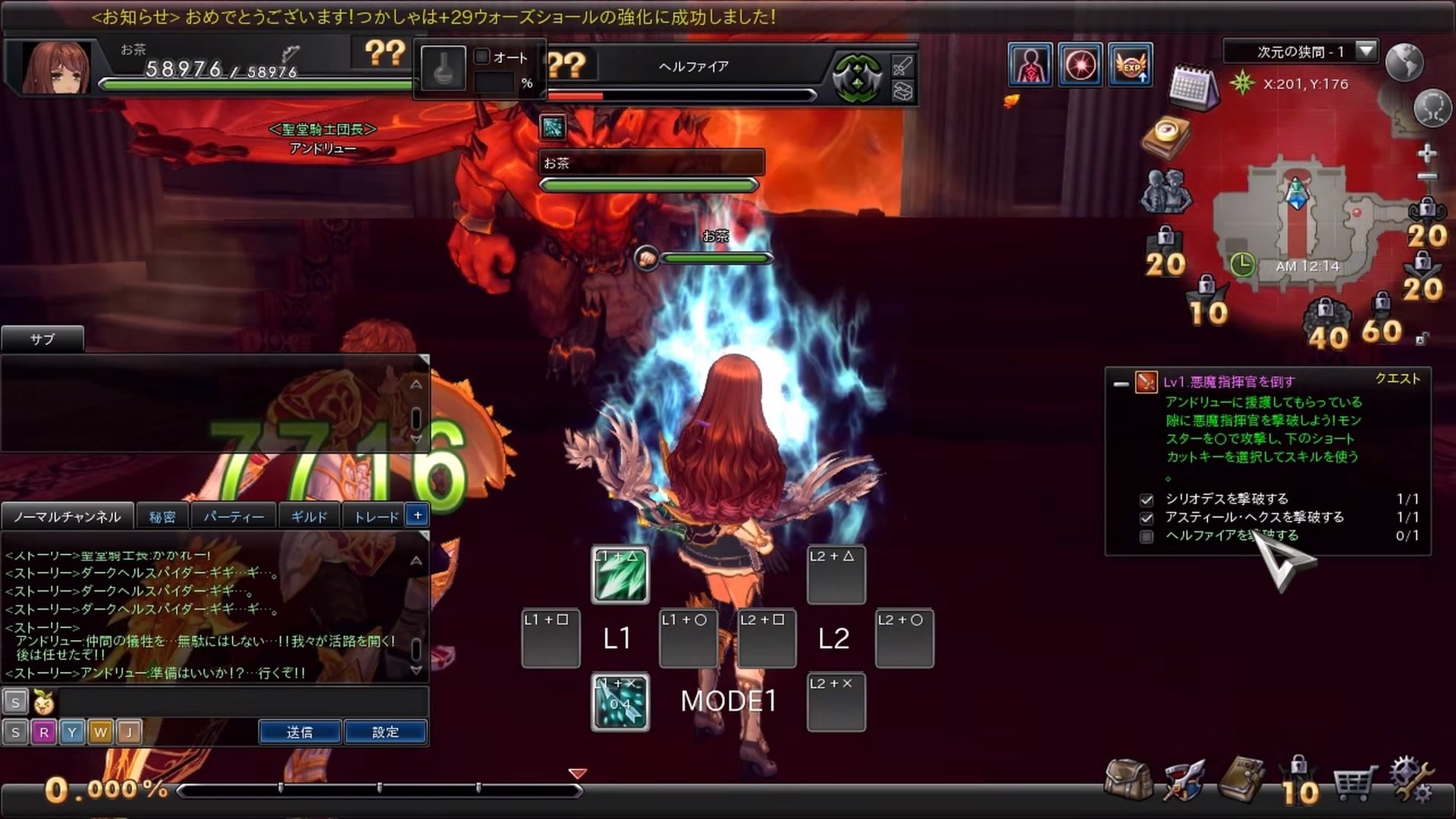Viewport: 1456px width, 819px height.
Task: Open the gear settings icon
Action: [1410, 780]
